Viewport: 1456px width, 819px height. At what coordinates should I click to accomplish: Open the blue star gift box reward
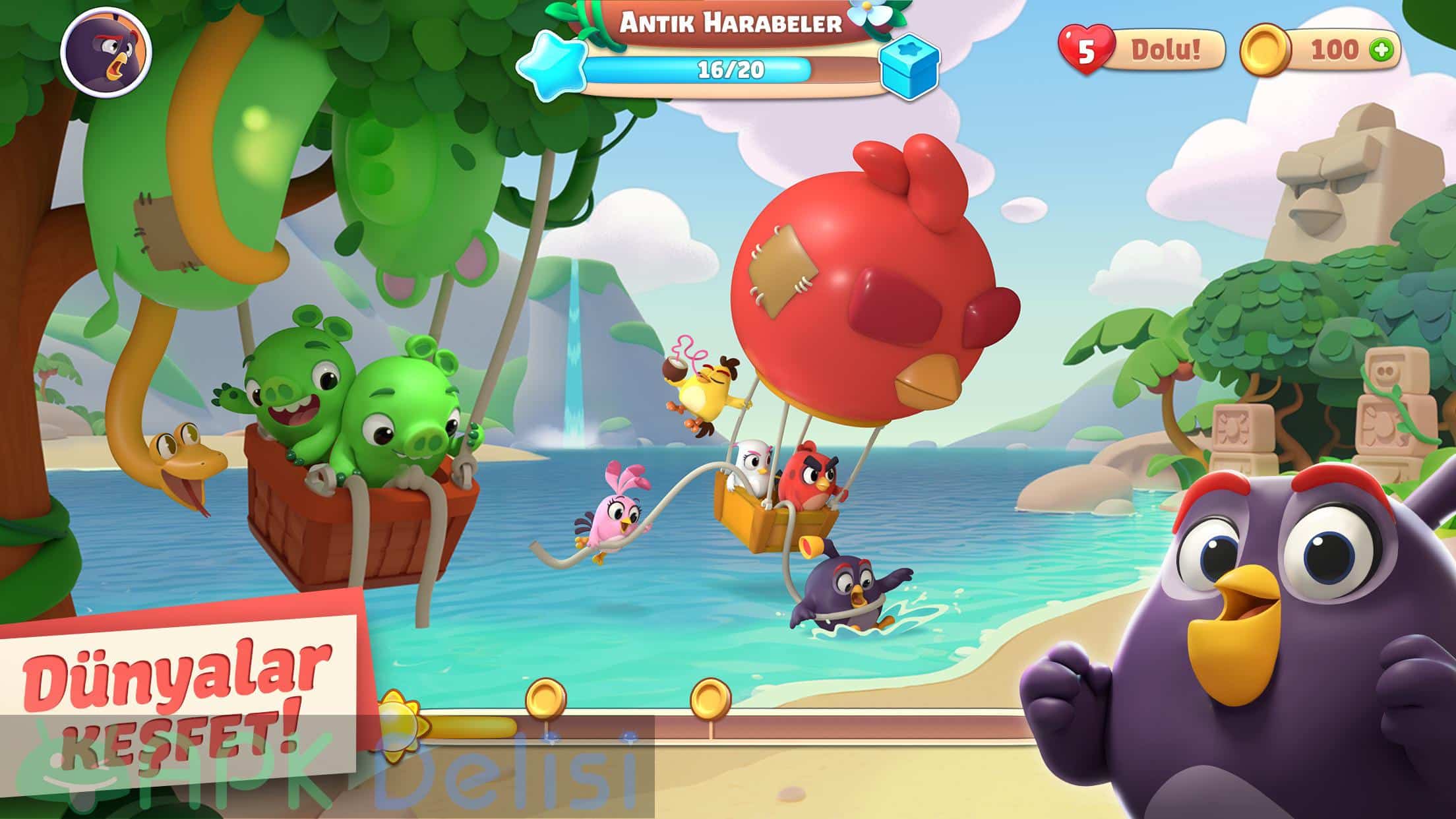tap(910, 66)
